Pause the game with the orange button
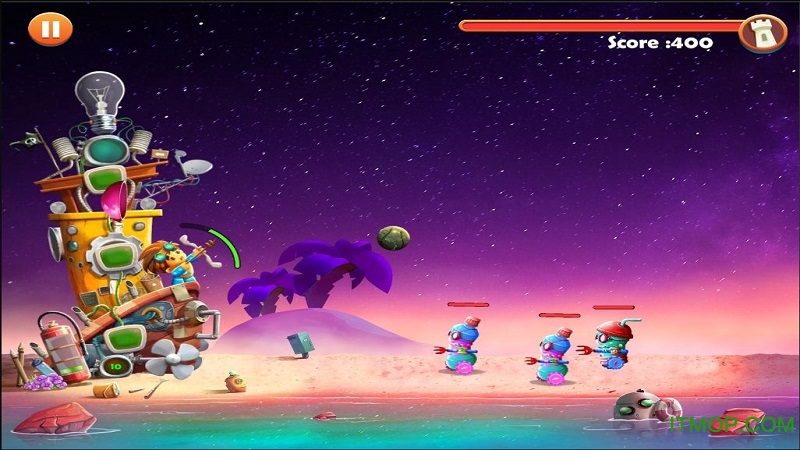800x450 pixels. coord(45,28)
